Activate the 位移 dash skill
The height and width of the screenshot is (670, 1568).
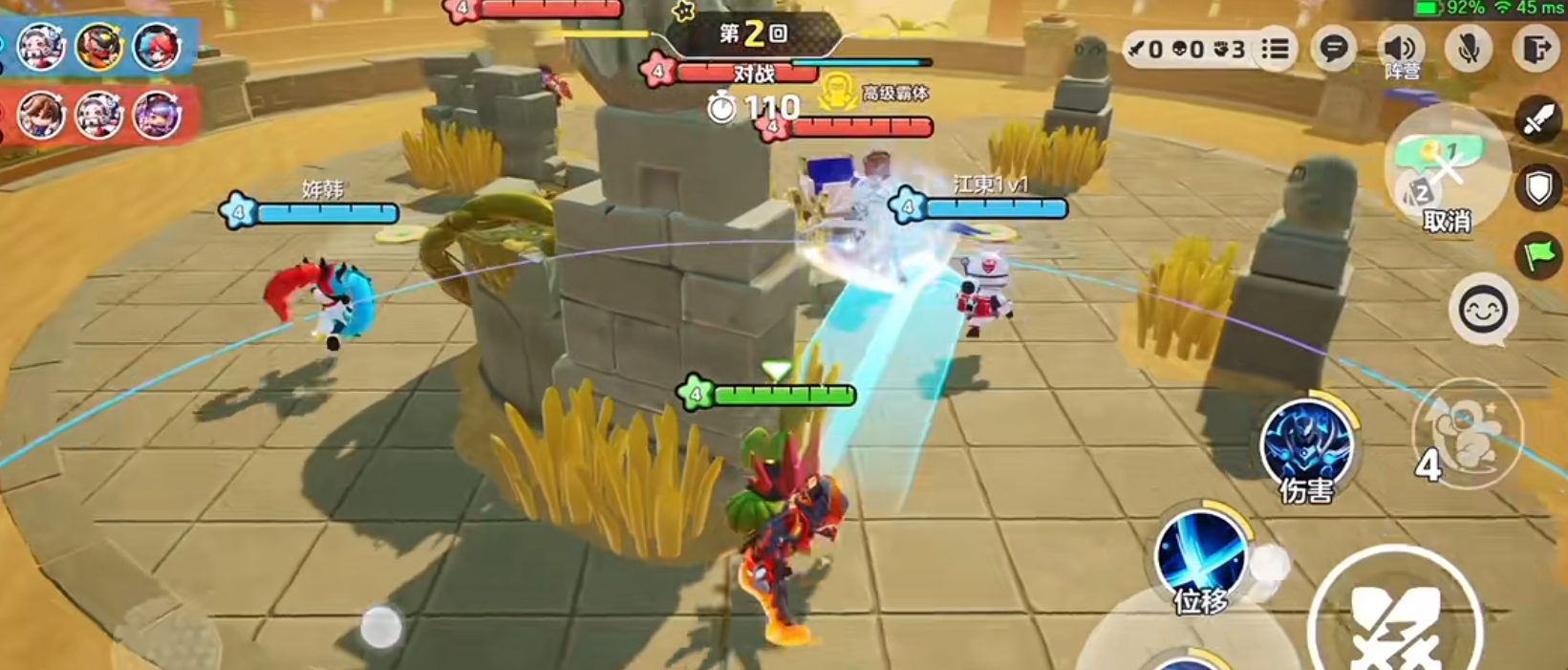1201,557
